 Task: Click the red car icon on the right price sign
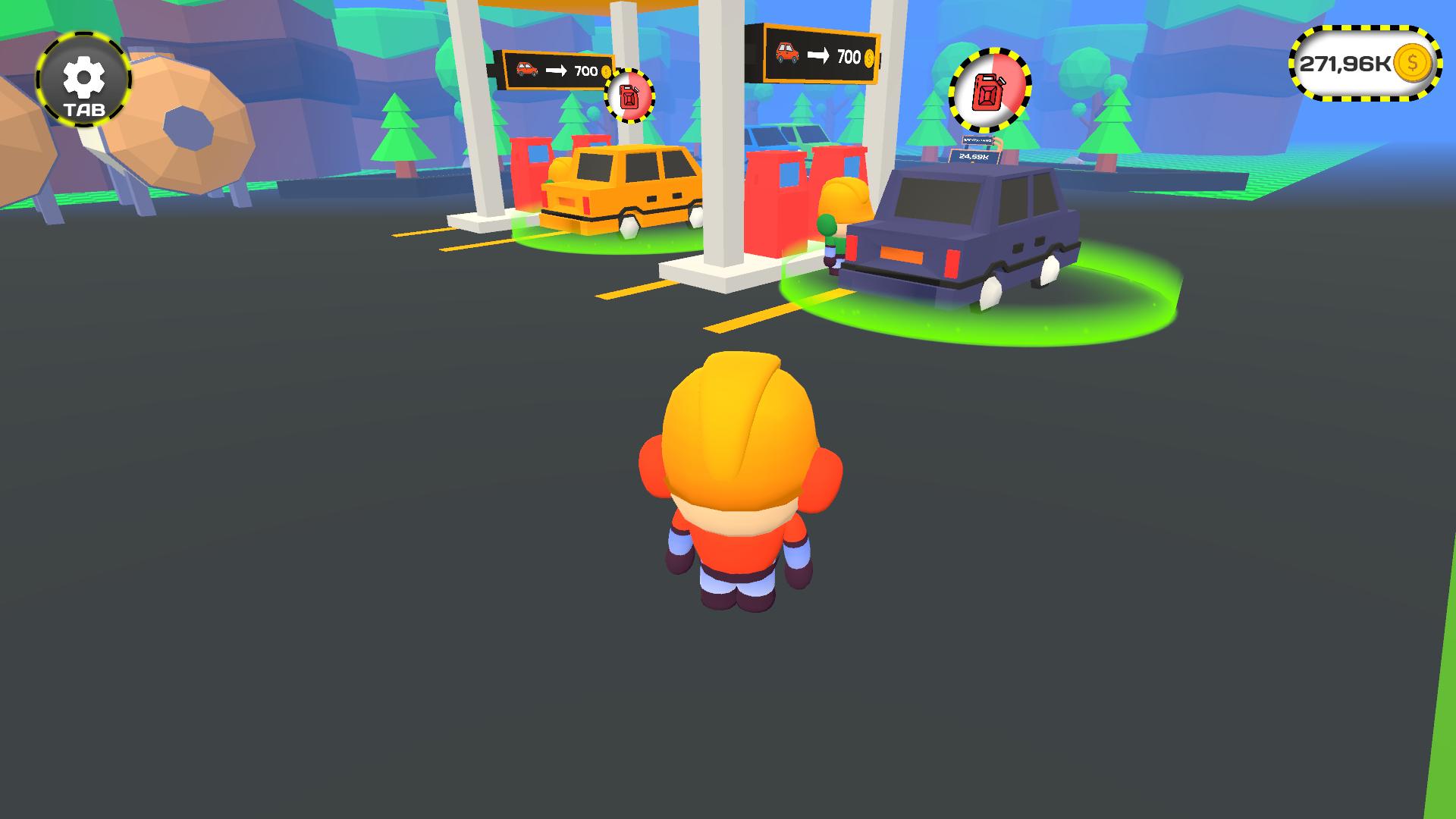click(x=786, y=55)
